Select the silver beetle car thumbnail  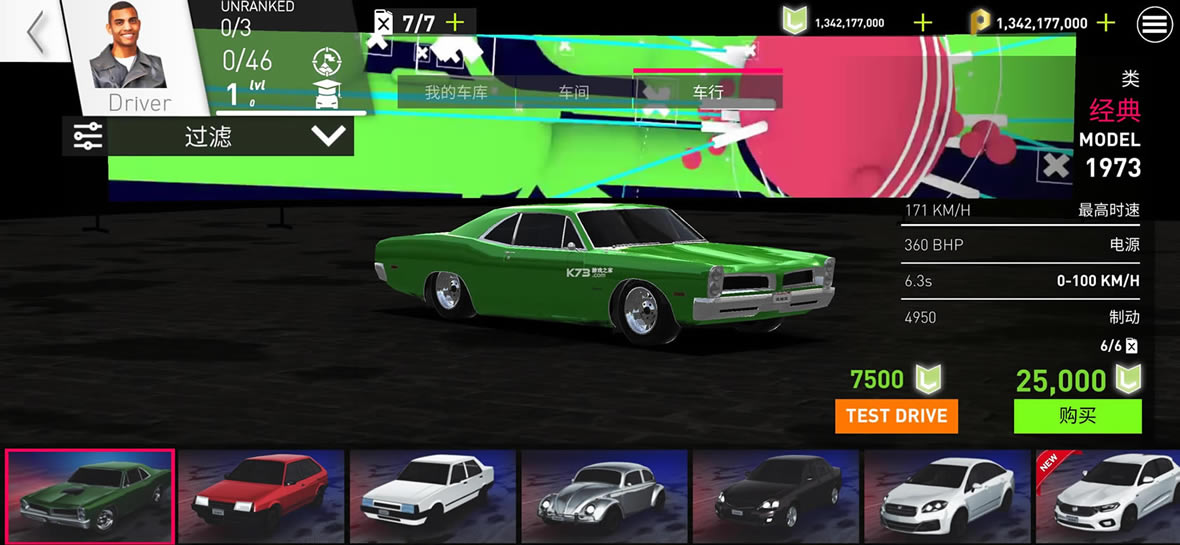point(604,495)
